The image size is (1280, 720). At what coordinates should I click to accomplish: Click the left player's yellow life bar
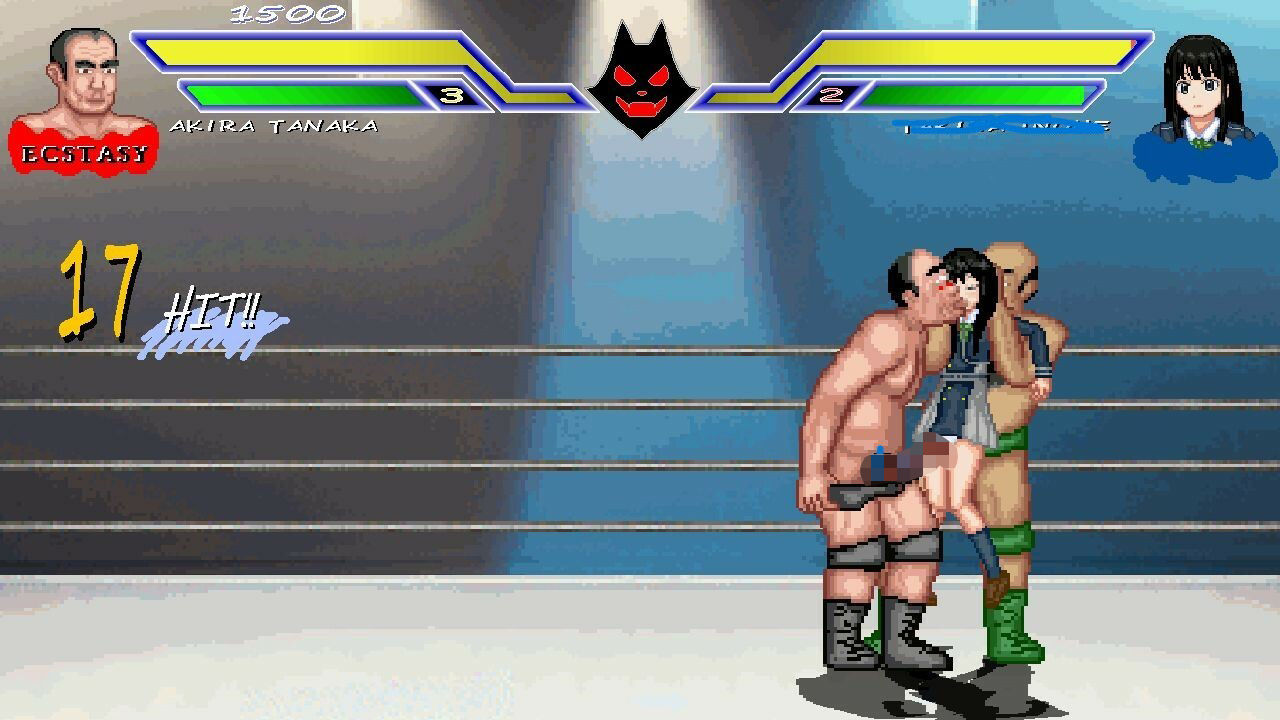(300, 50)
